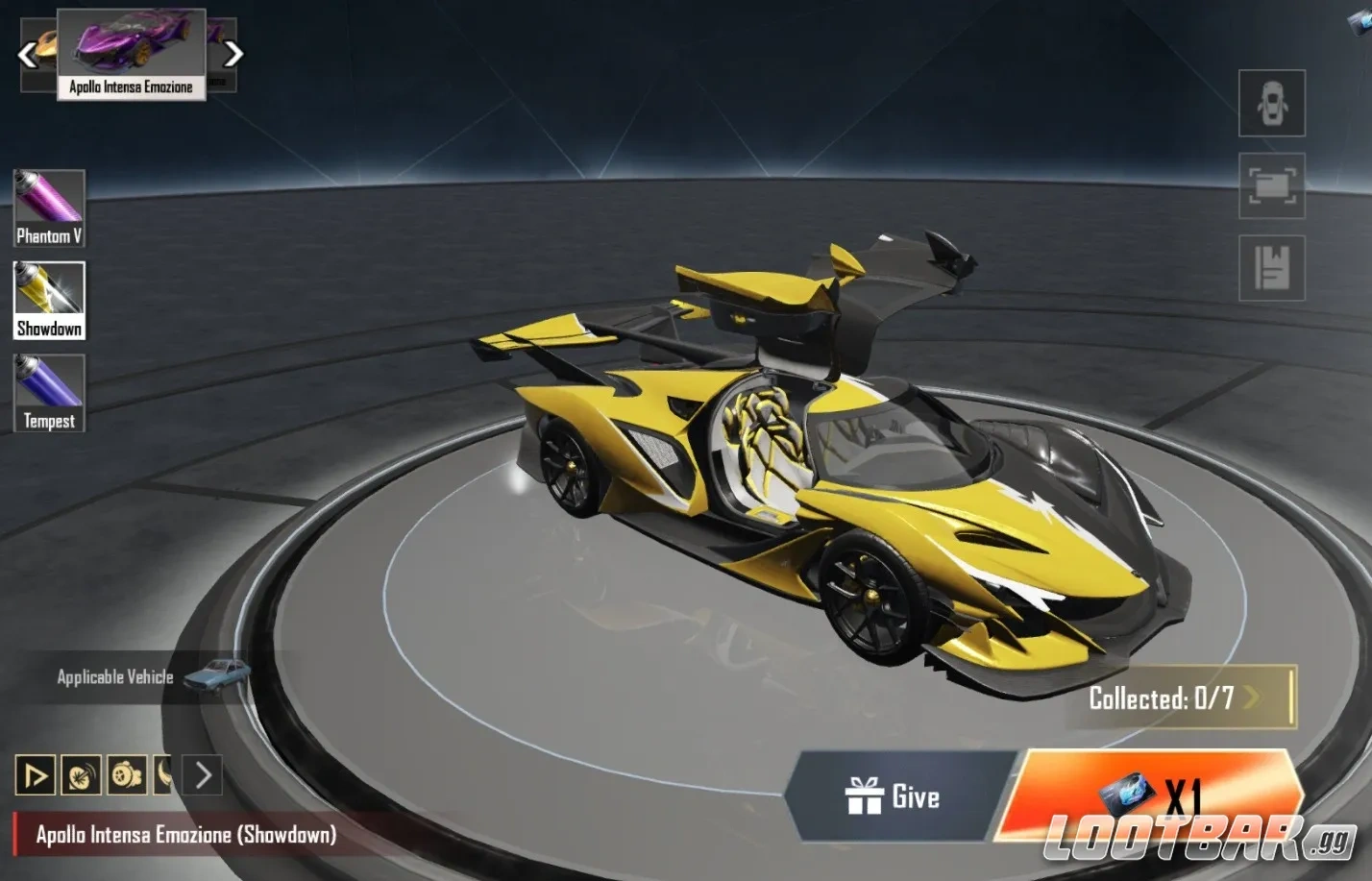Click the crescent-shaped effect icon
The width and height of the screenshot is (1372, 881).
[162, 774]
